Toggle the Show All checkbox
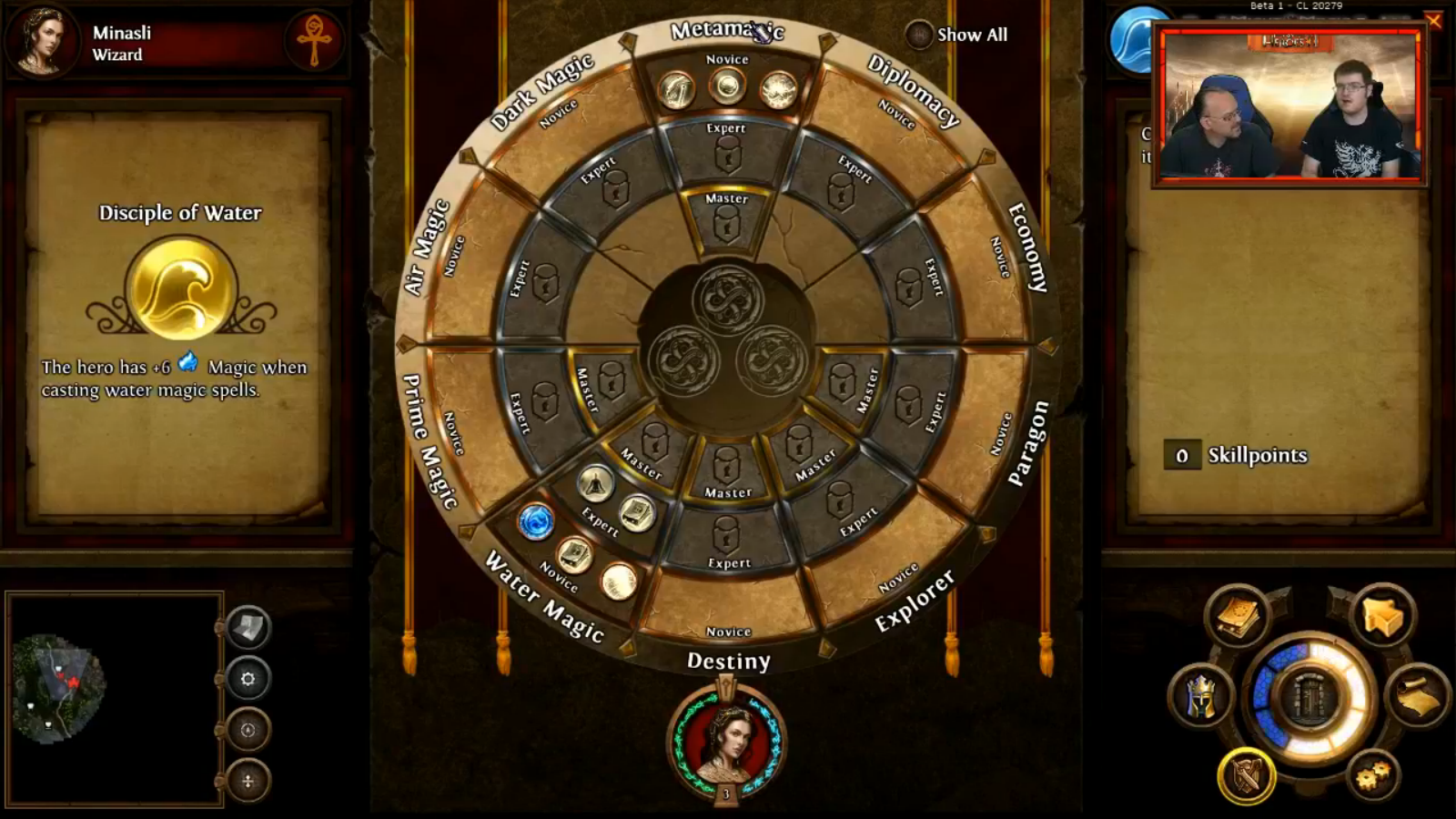This screenshot has width=1456, height=819. [x=919, y=35]
